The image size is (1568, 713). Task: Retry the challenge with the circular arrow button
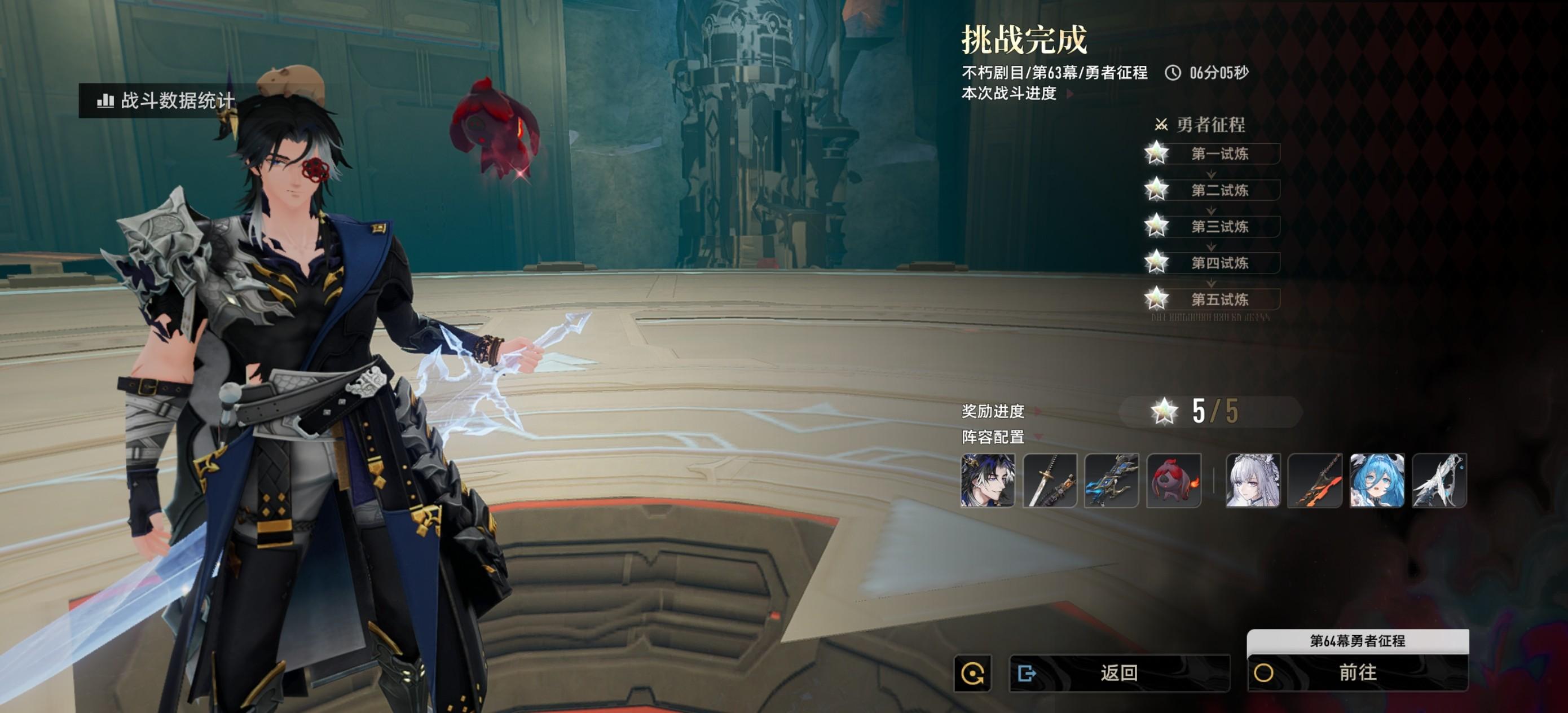click(972, 674)
